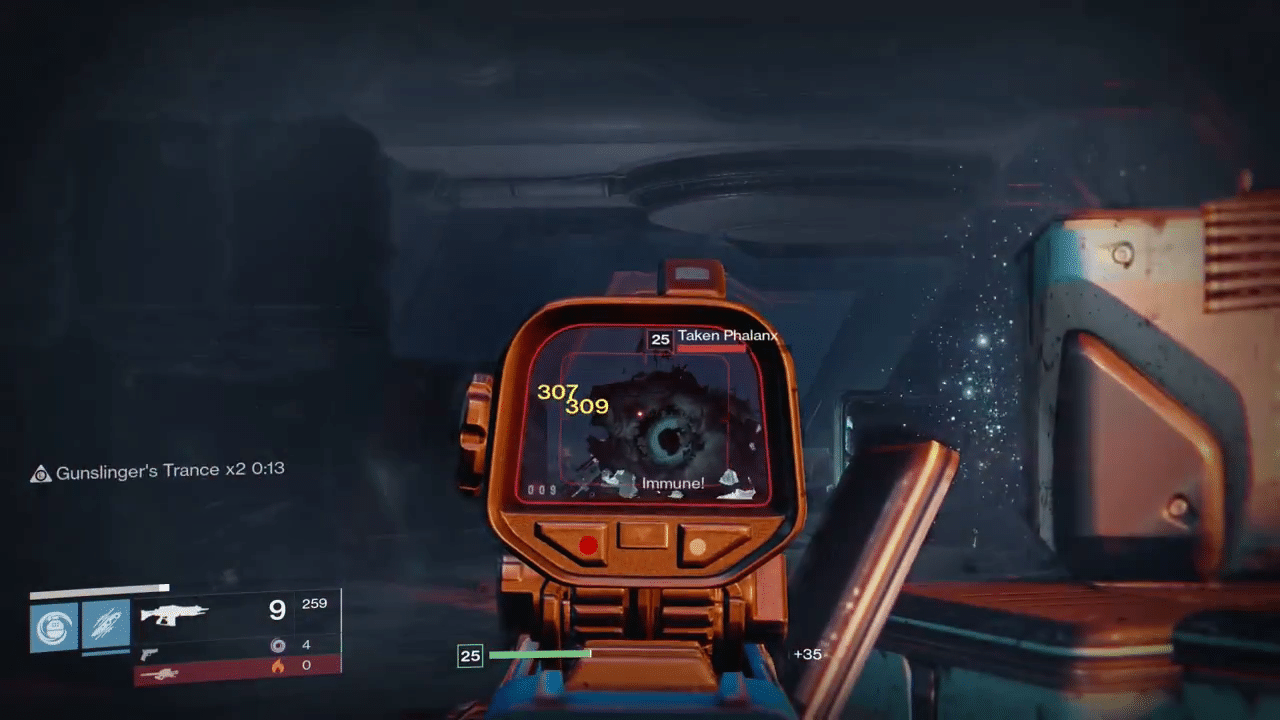The image size is (1280, 720).
Task: Select the heavy weapon in the red row
Action: pyautogui.click(x=160, y=674)
